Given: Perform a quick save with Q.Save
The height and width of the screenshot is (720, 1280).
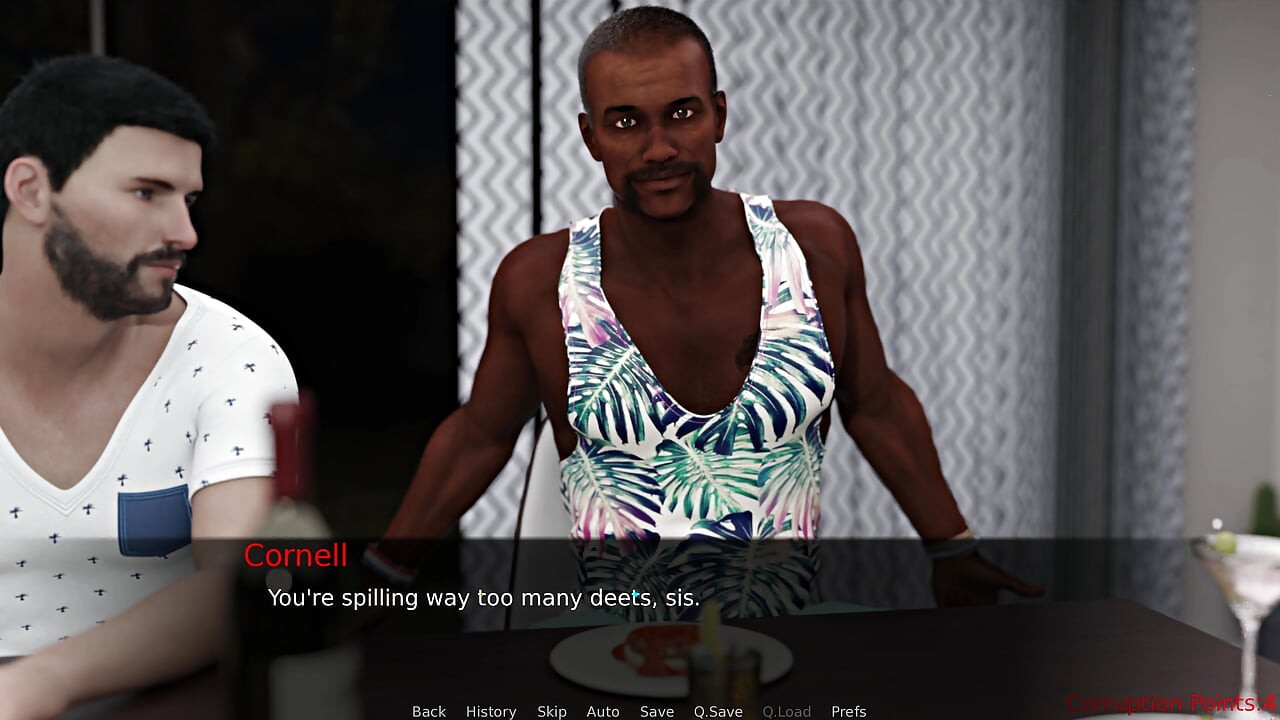Looking at the screenshot, I should (718, 711).
